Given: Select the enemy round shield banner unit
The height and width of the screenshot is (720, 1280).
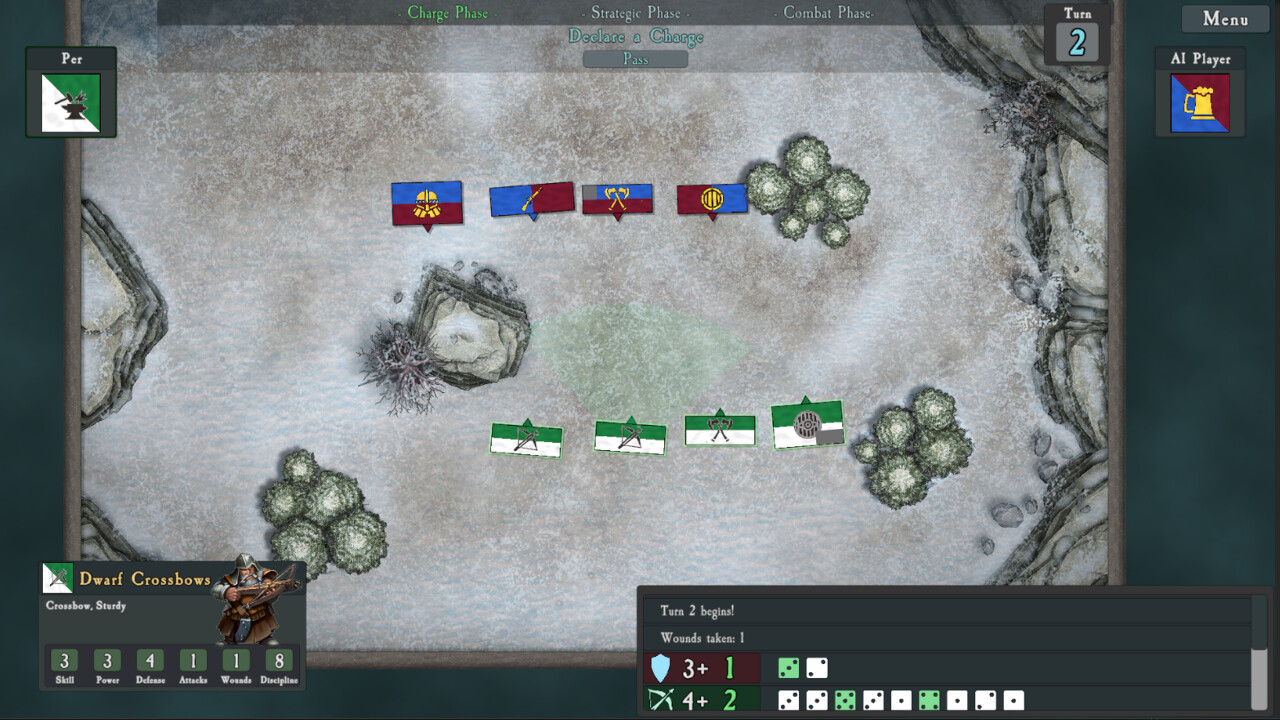Looking at the screenshot, I should (712, 198).
